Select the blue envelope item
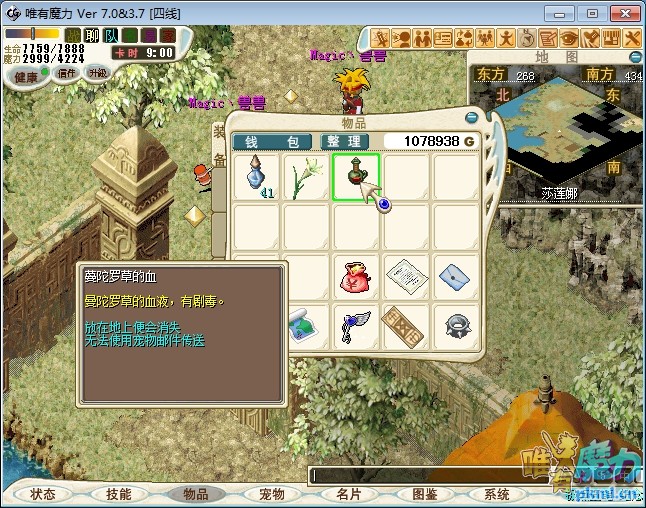 point(454,275)
